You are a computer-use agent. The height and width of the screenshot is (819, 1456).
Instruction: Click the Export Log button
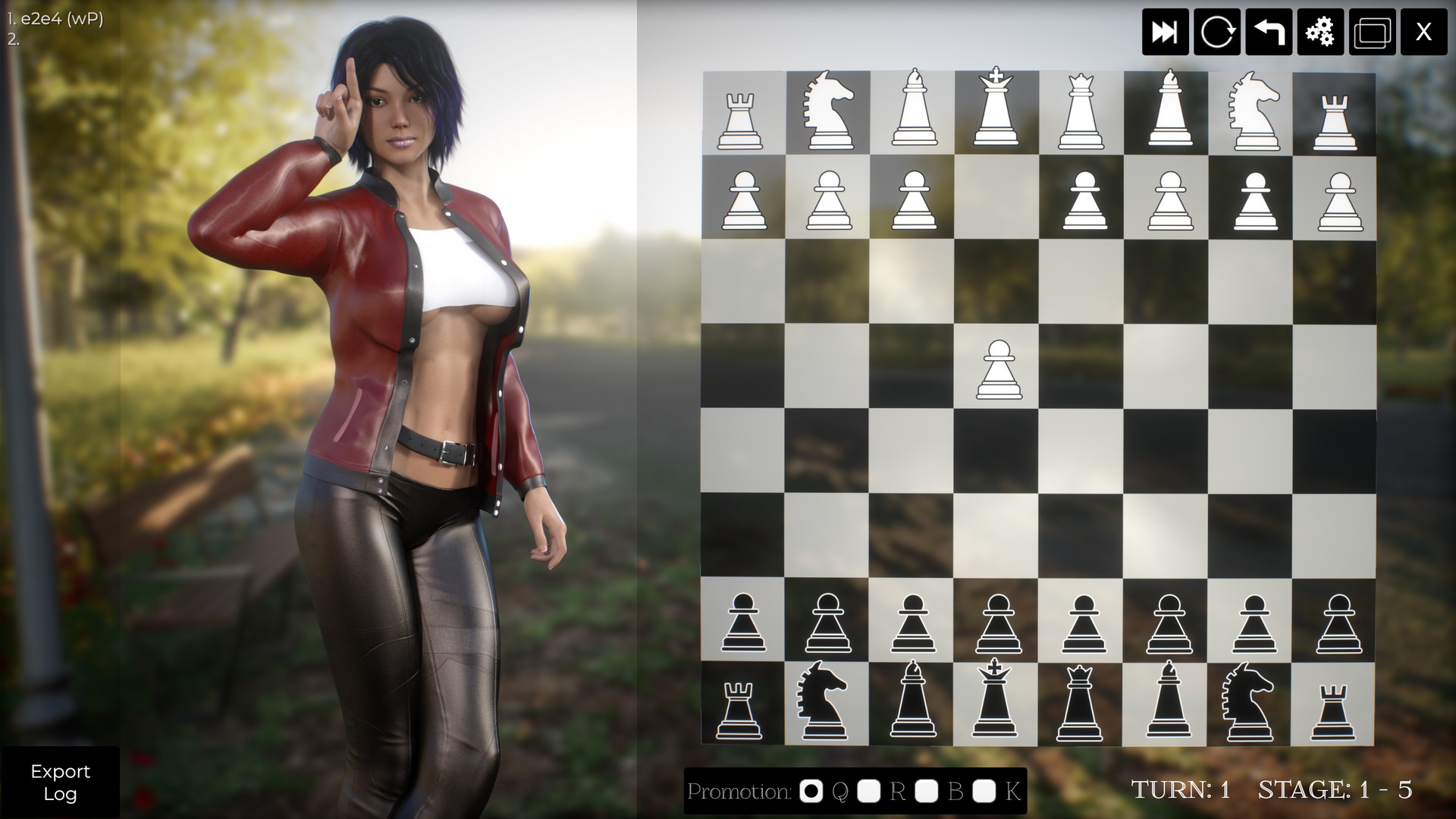[x=61, y=782]
